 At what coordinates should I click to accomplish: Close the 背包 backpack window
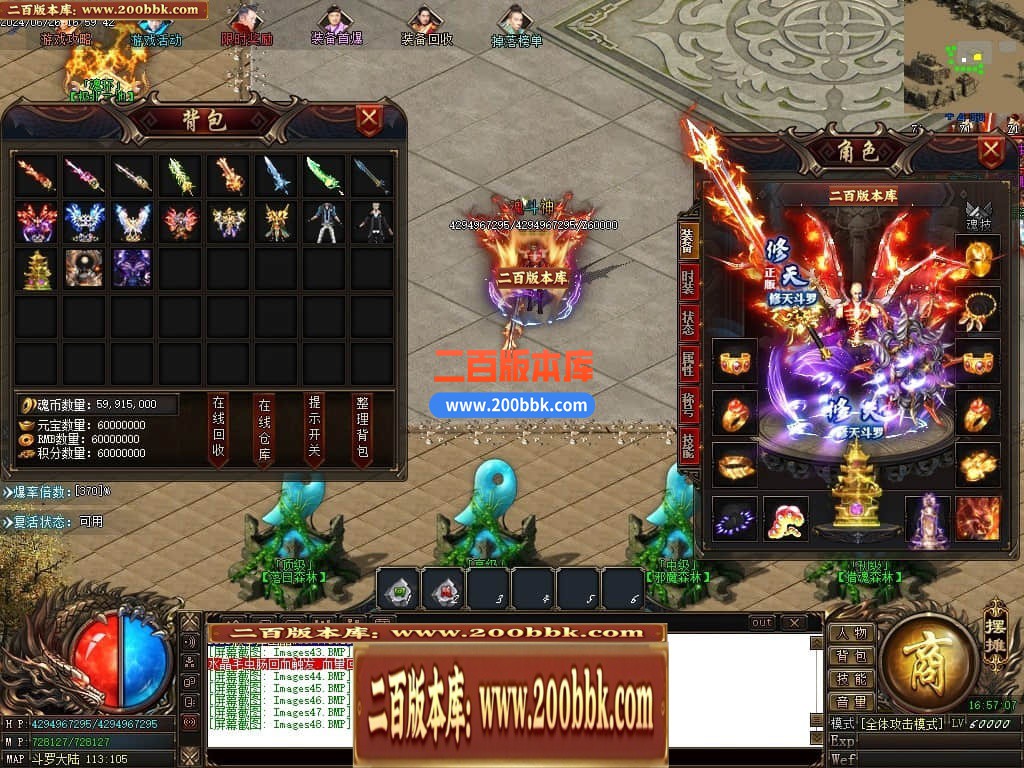(x=370, y=120)
